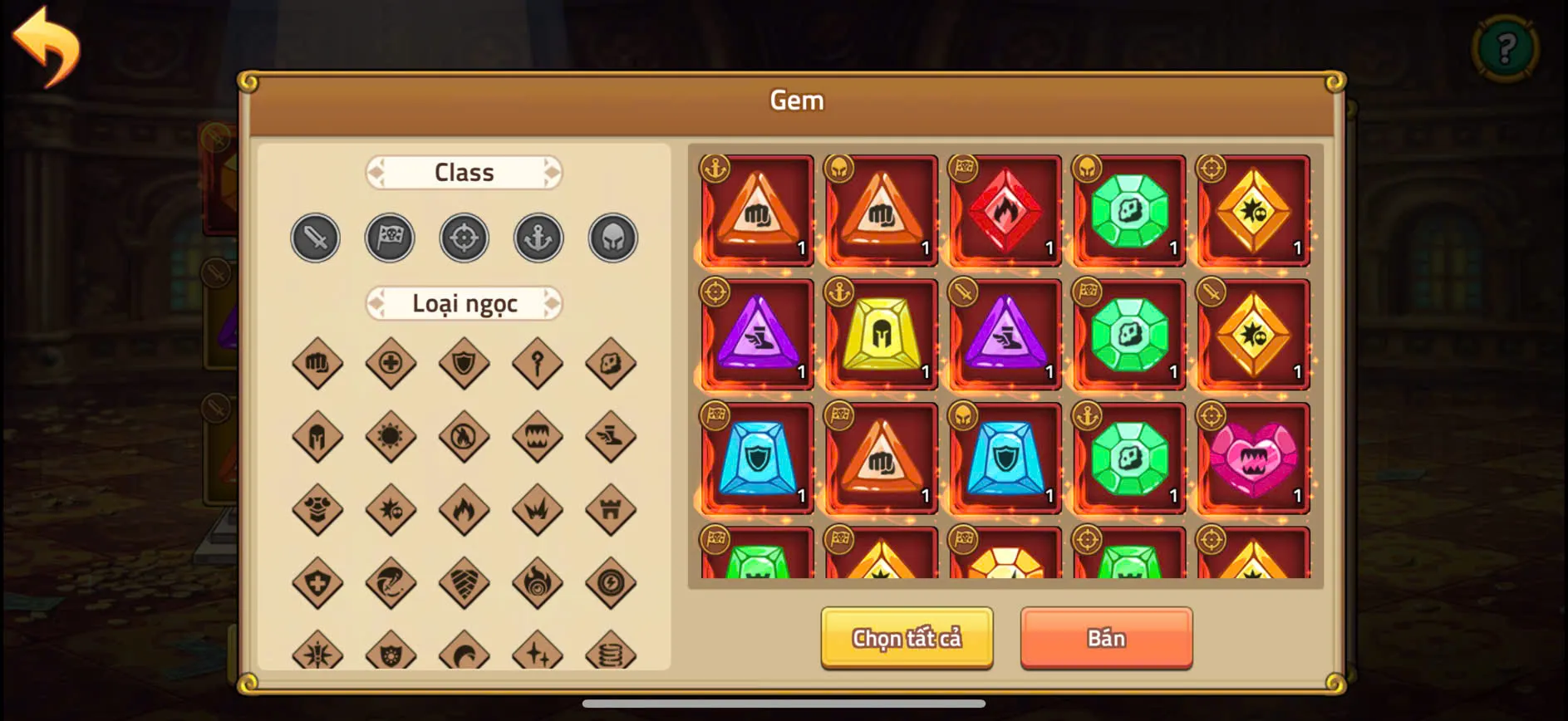This screenshot has height=721, width=1568.
Task: Select the crosshair class filter icon
Action: pos(464,238)
